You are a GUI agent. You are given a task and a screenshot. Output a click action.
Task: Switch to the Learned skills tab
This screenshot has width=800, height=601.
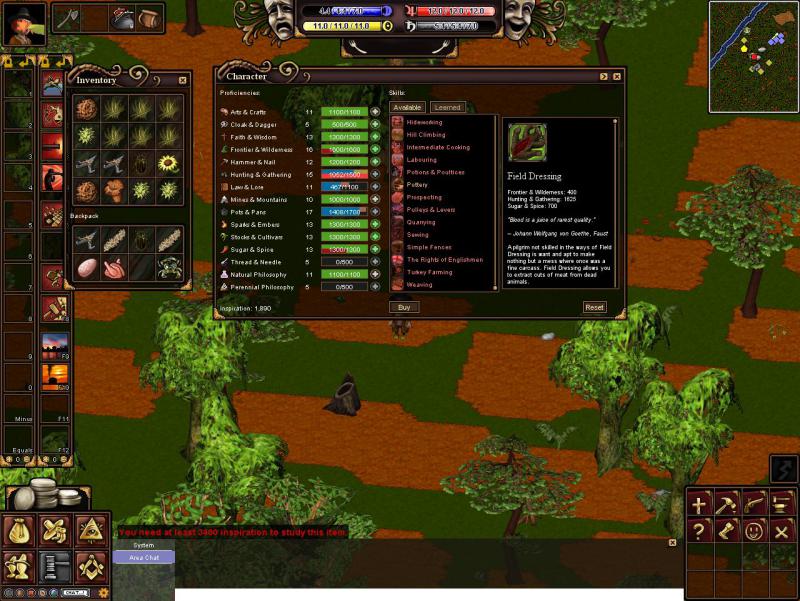coord(447,107)
